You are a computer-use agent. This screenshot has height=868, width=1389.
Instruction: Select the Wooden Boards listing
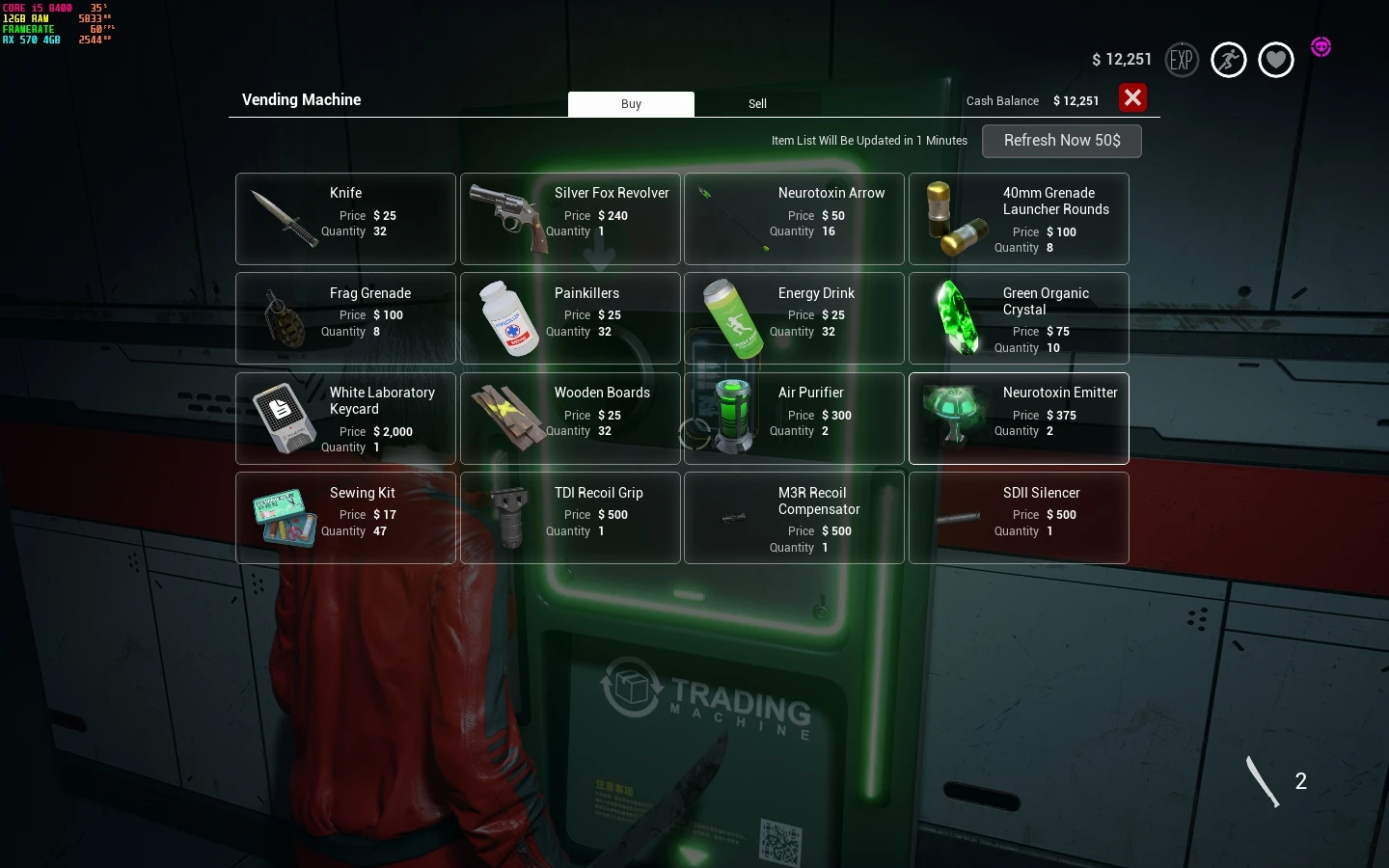pos(570,419)
